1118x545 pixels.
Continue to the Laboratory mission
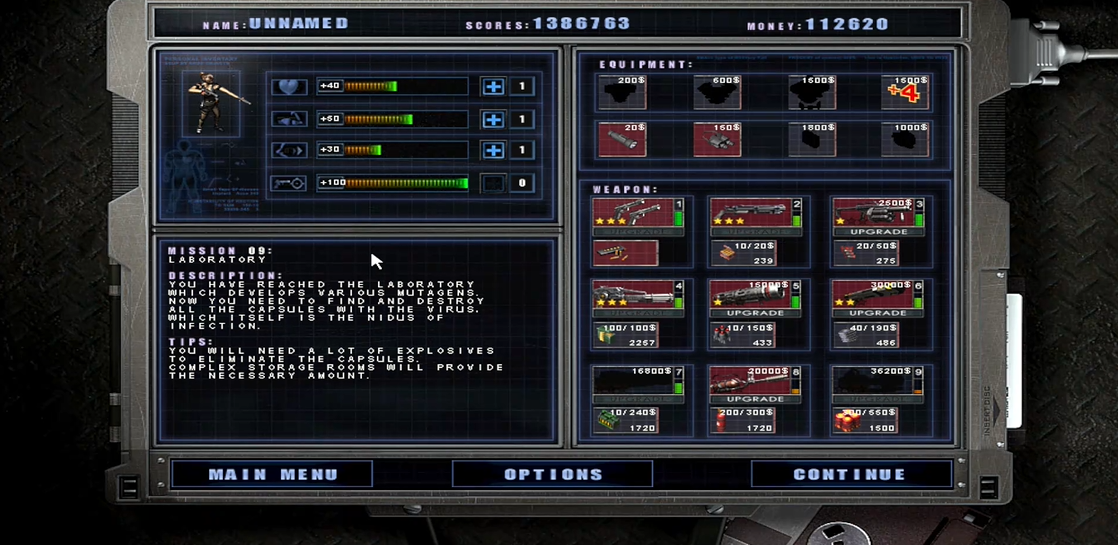[x=850, y=474]
